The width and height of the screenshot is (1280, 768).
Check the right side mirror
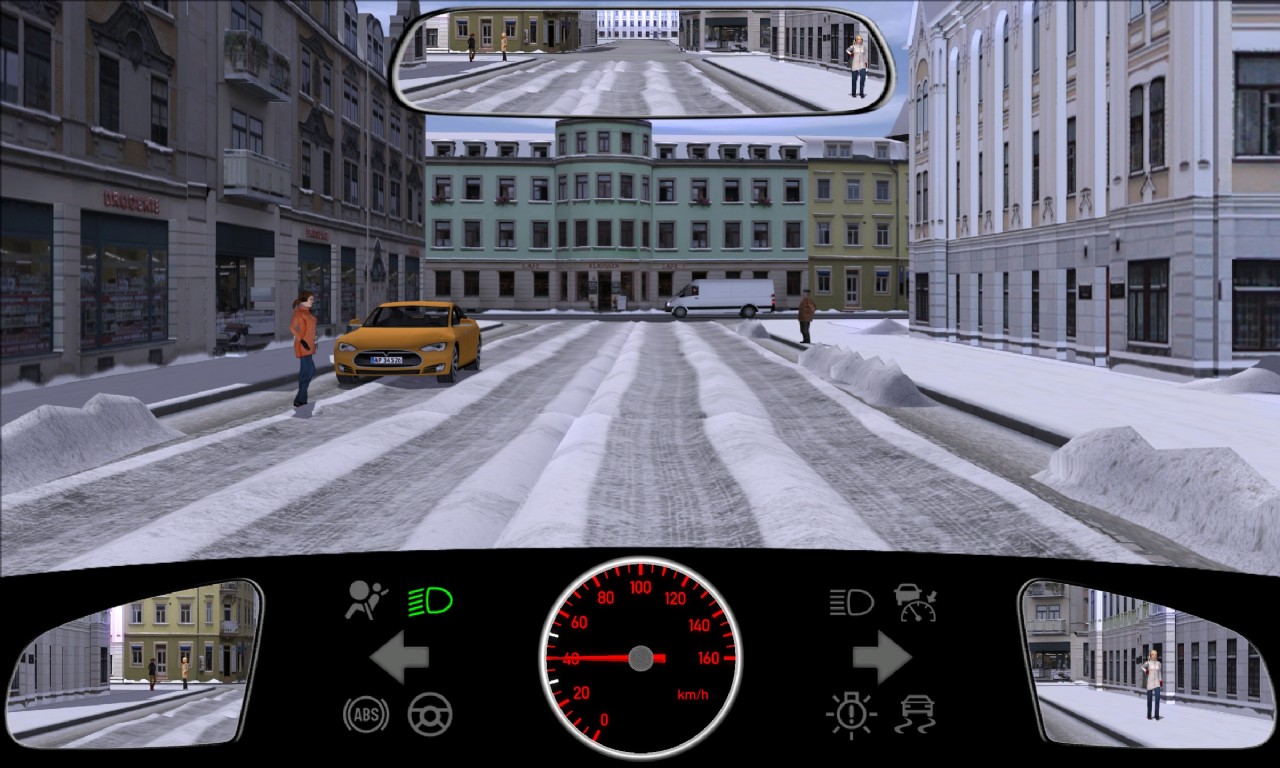1145,663
